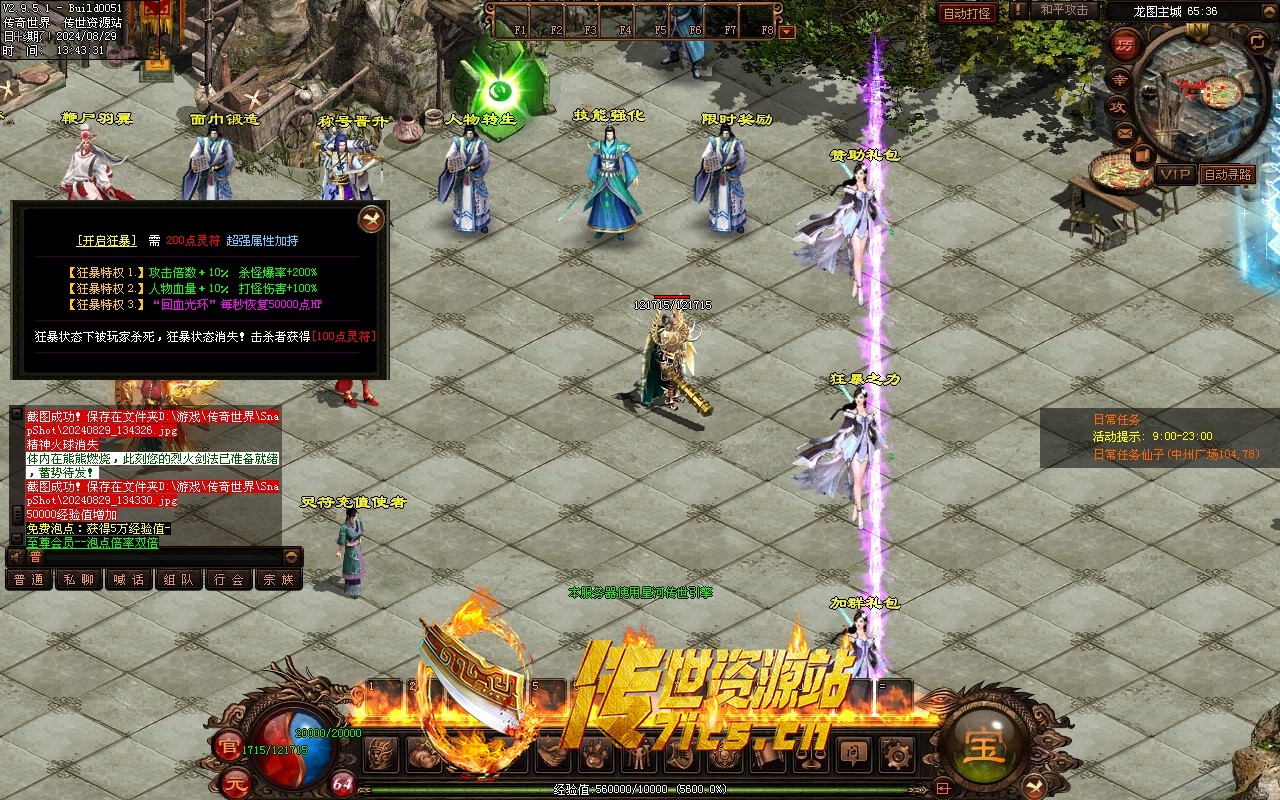Open the gear settings icon
The image size is (1280, 800).
pos(896,753)
